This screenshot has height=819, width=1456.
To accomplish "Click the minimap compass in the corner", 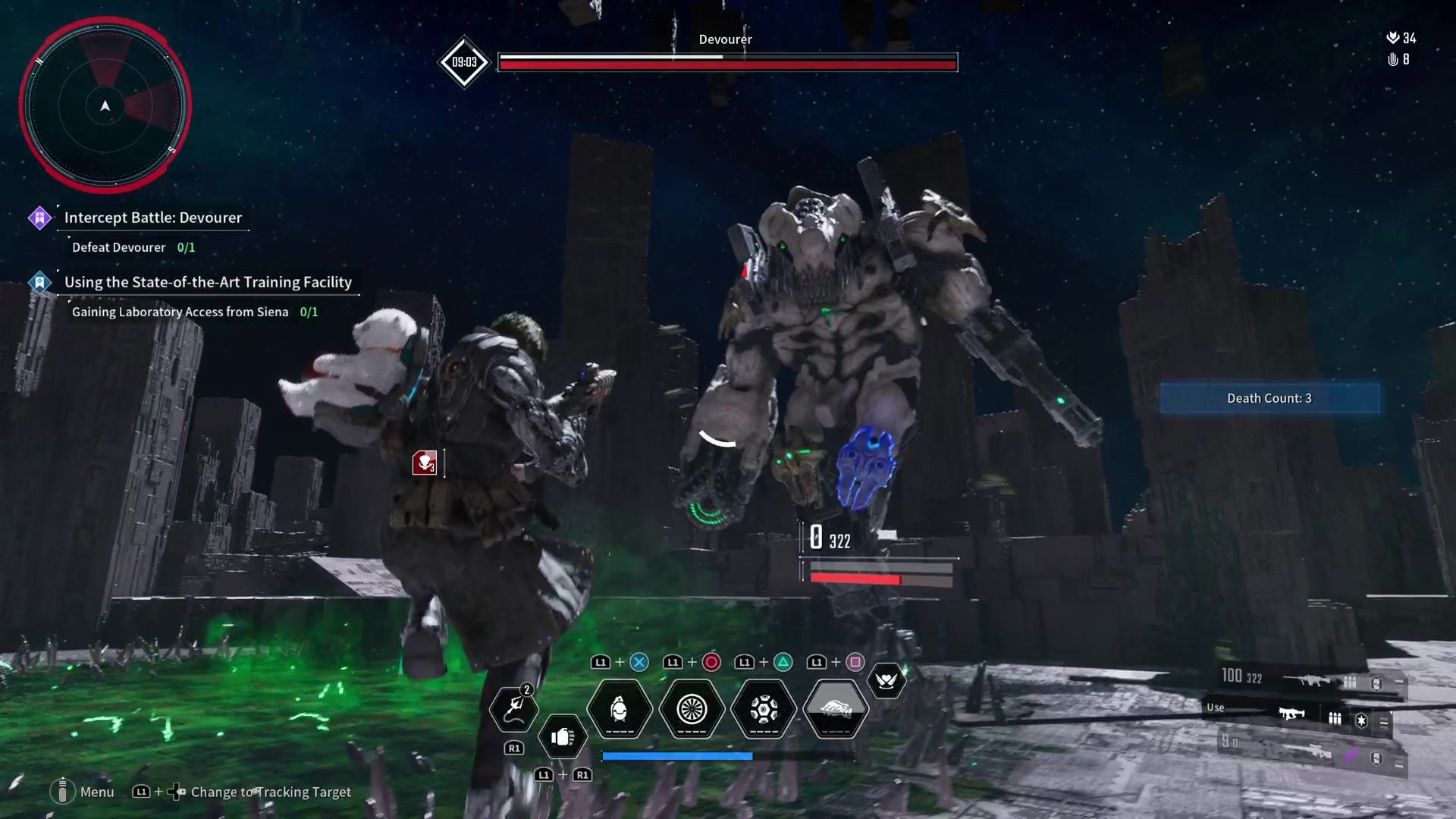I will click(106, 106).
